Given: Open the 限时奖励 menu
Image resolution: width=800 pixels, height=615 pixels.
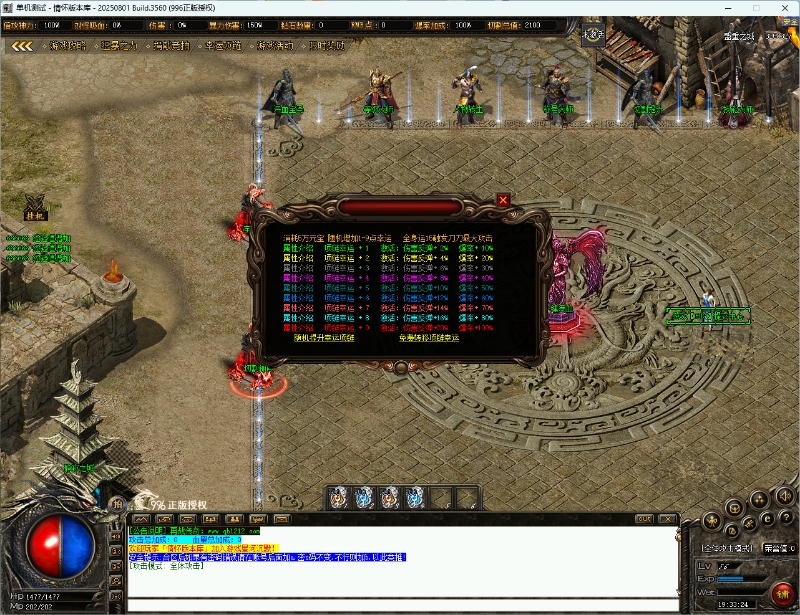Looking at the screenshot, I should click(327, 45).
